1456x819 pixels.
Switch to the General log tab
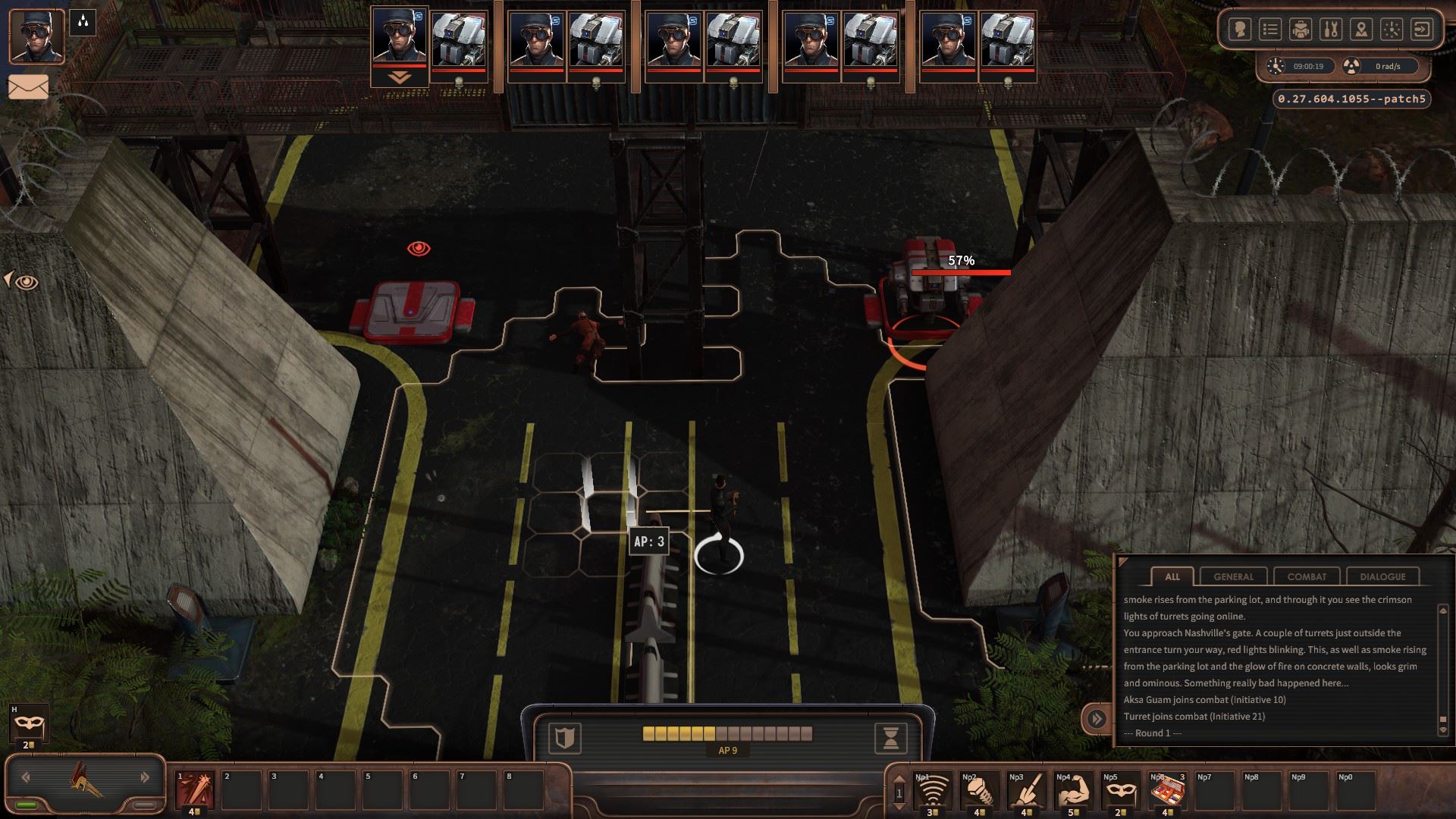pyautogui.click(x=1233, y=576)
